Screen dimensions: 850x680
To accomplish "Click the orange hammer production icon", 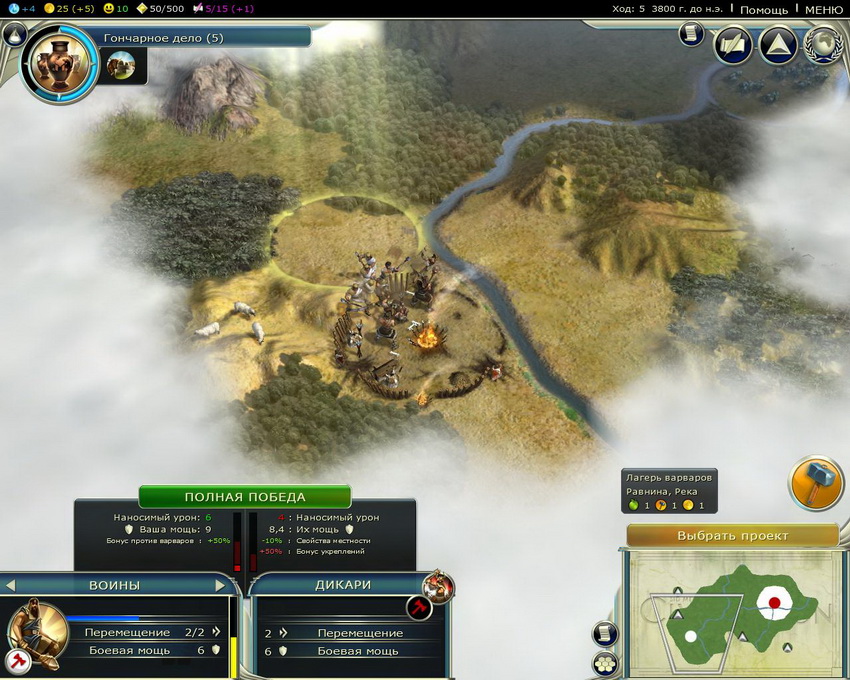I will (816, 484).
